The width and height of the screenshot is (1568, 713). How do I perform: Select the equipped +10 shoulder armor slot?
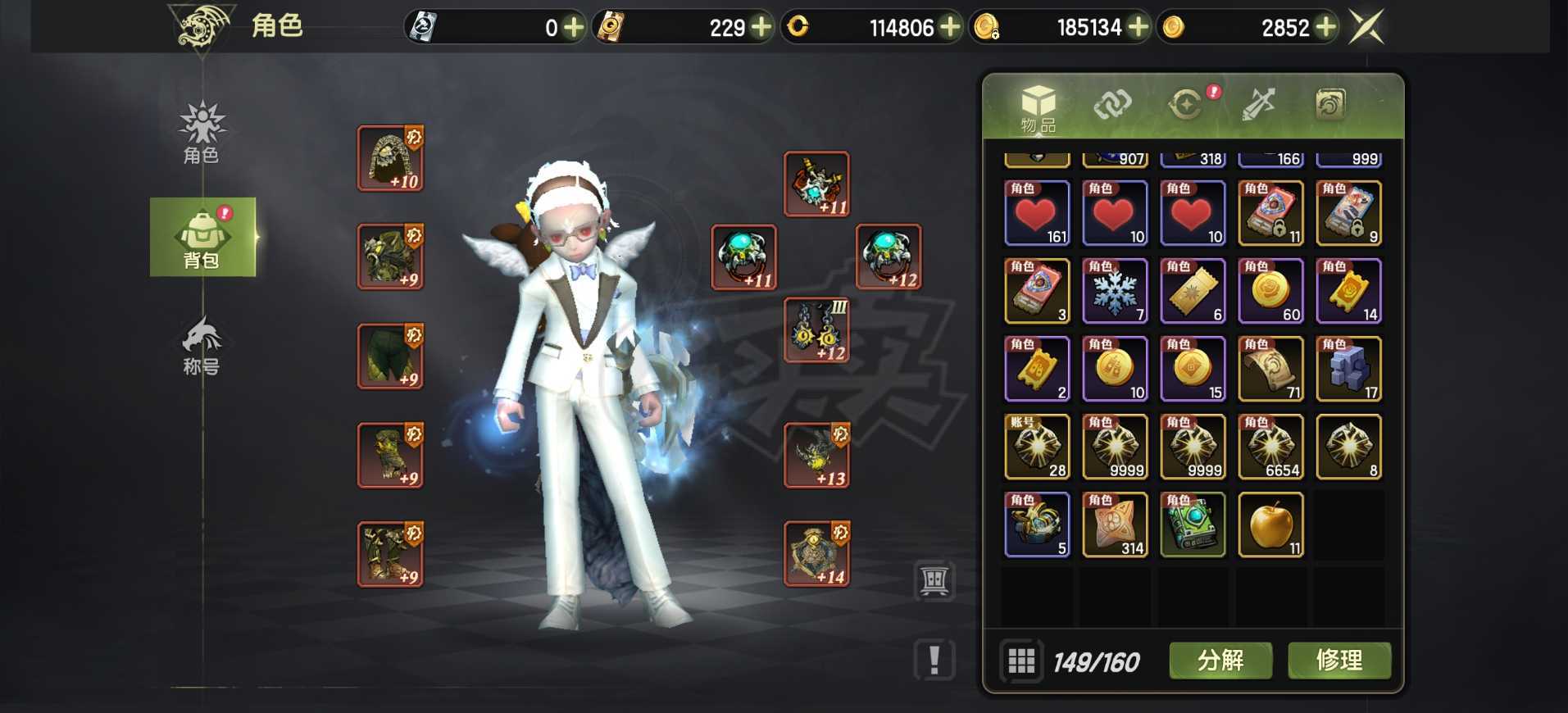[x=390, y=158]
